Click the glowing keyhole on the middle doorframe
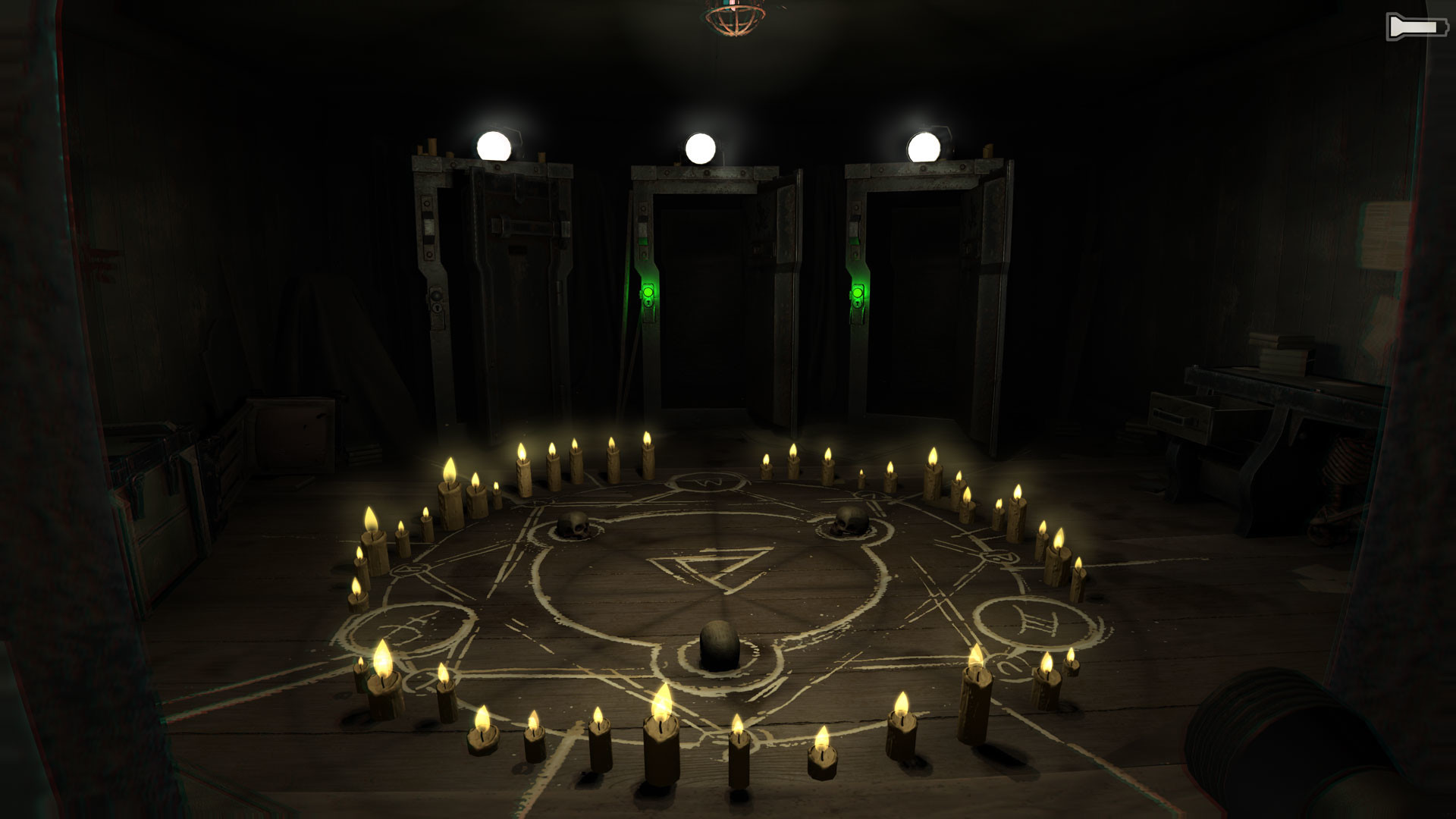 (x=648, y=304)
